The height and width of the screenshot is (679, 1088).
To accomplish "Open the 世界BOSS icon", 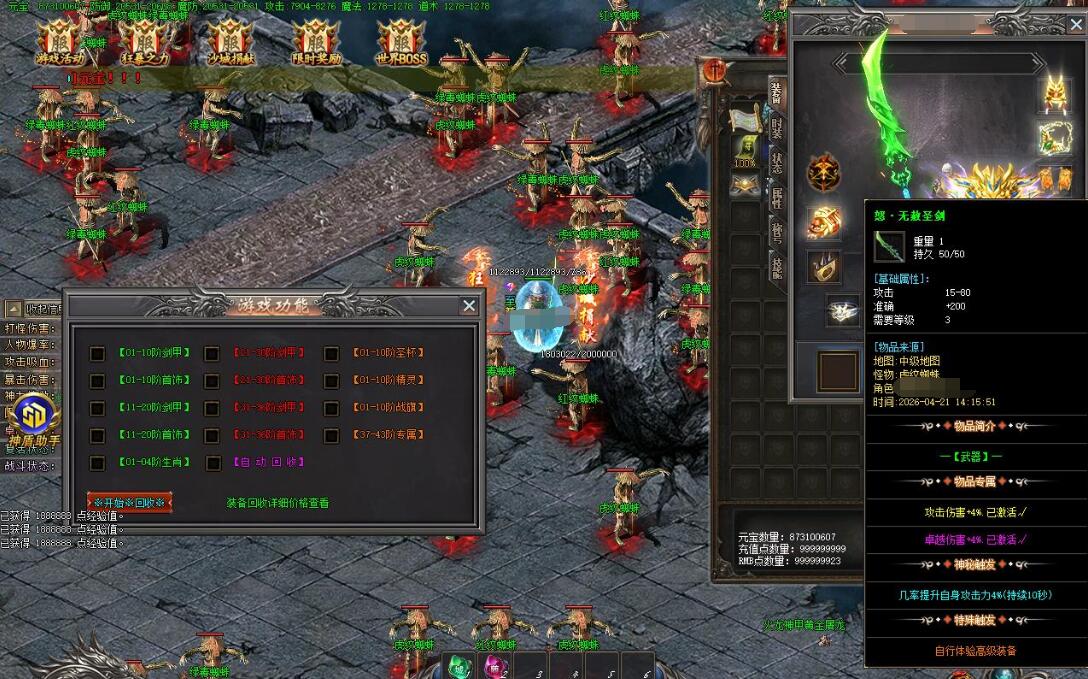I will point(402,42).
